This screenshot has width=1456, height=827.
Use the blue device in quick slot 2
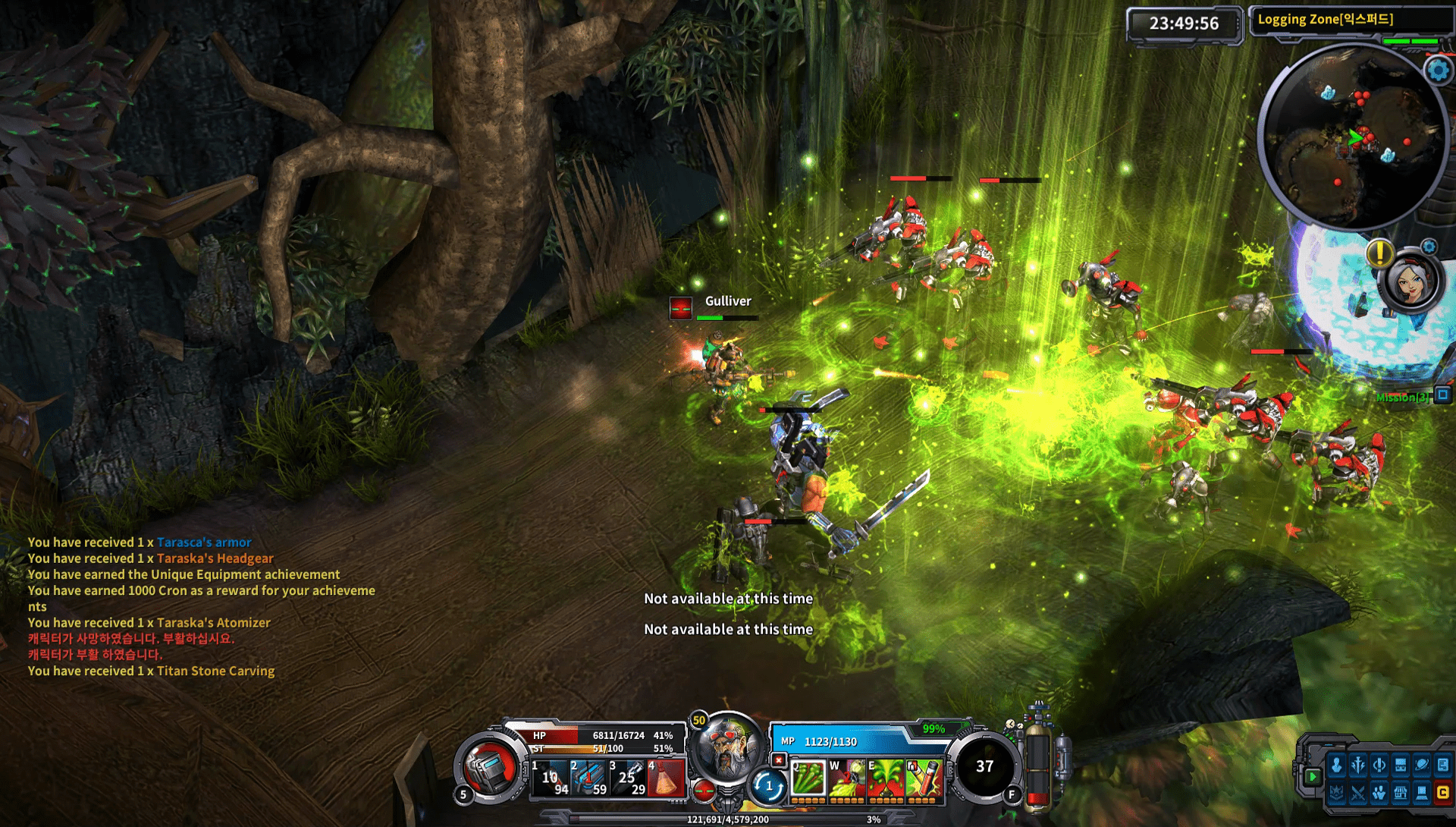pos(589,778)
